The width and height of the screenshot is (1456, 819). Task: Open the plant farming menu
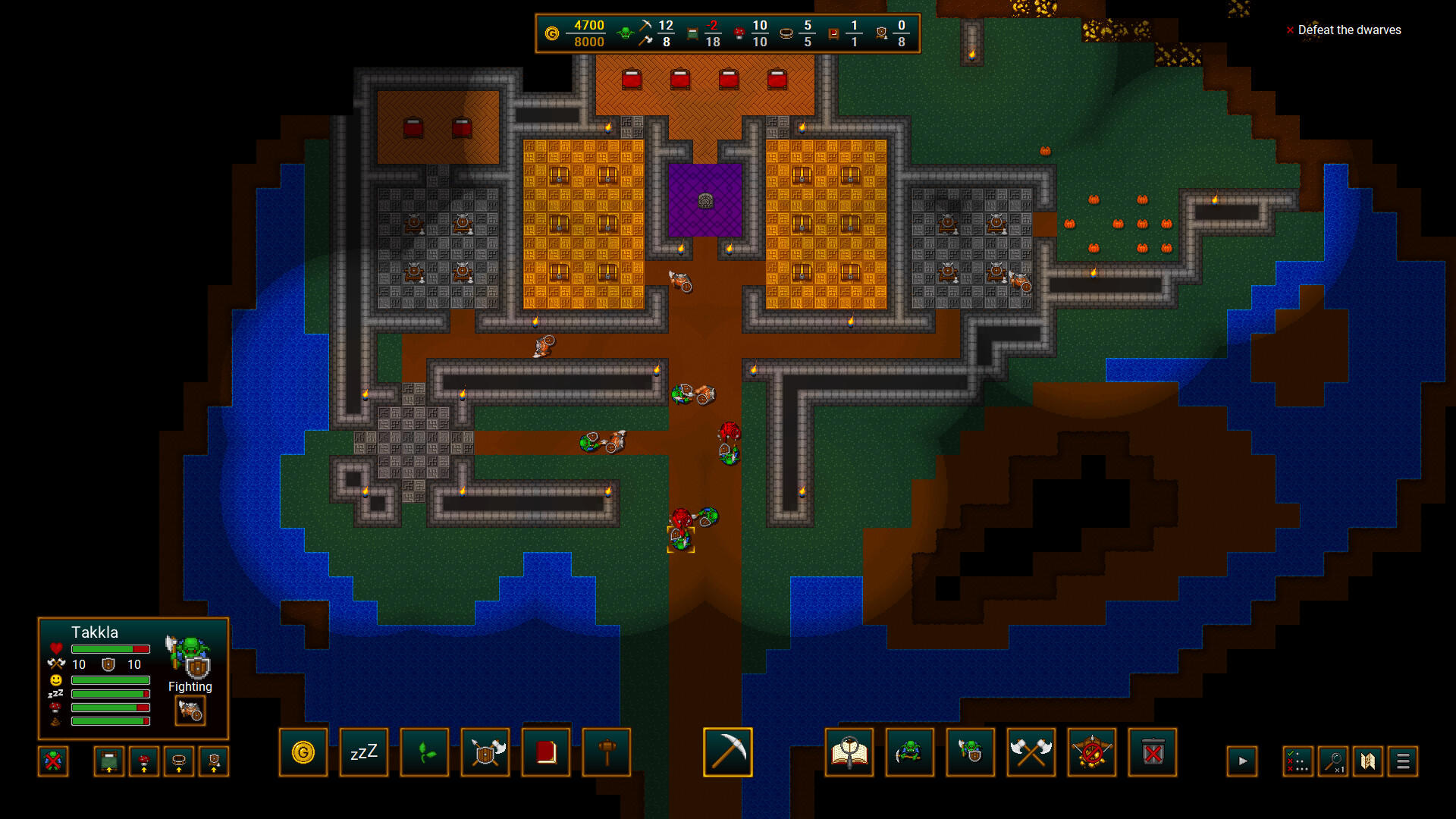coord(425,752)
